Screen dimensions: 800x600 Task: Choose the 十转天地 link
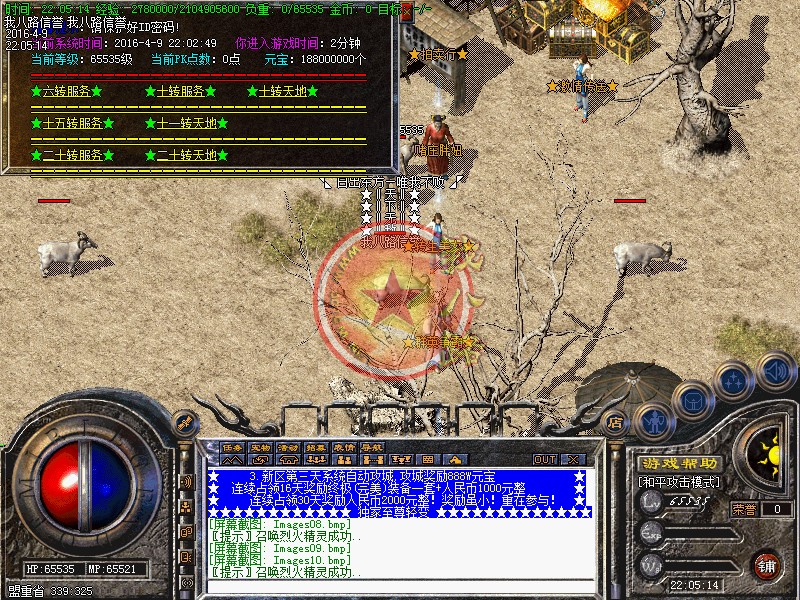[282, 91]
